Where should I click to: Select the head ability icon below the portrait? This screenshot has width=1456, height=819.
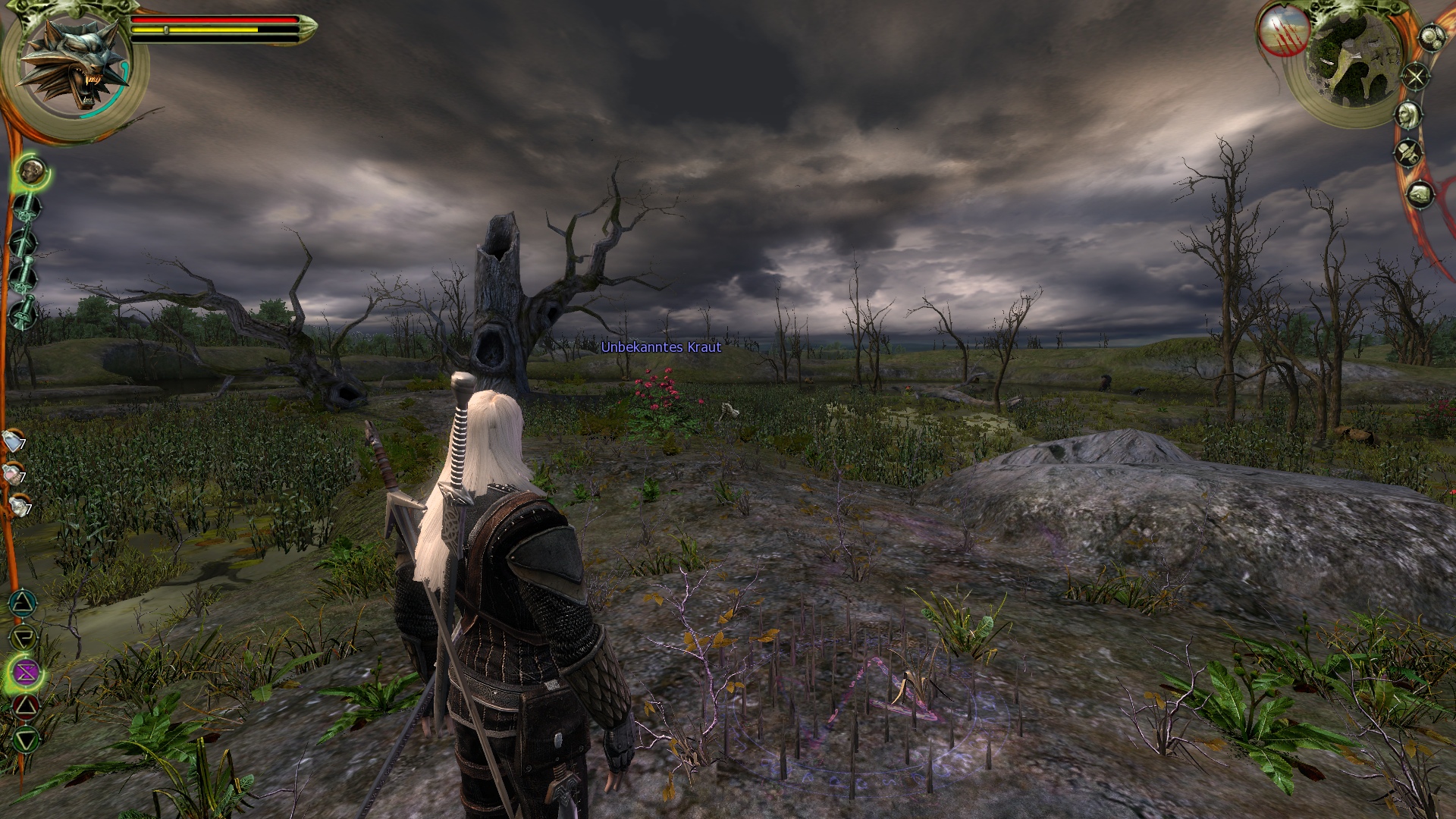tap(33, 172)
